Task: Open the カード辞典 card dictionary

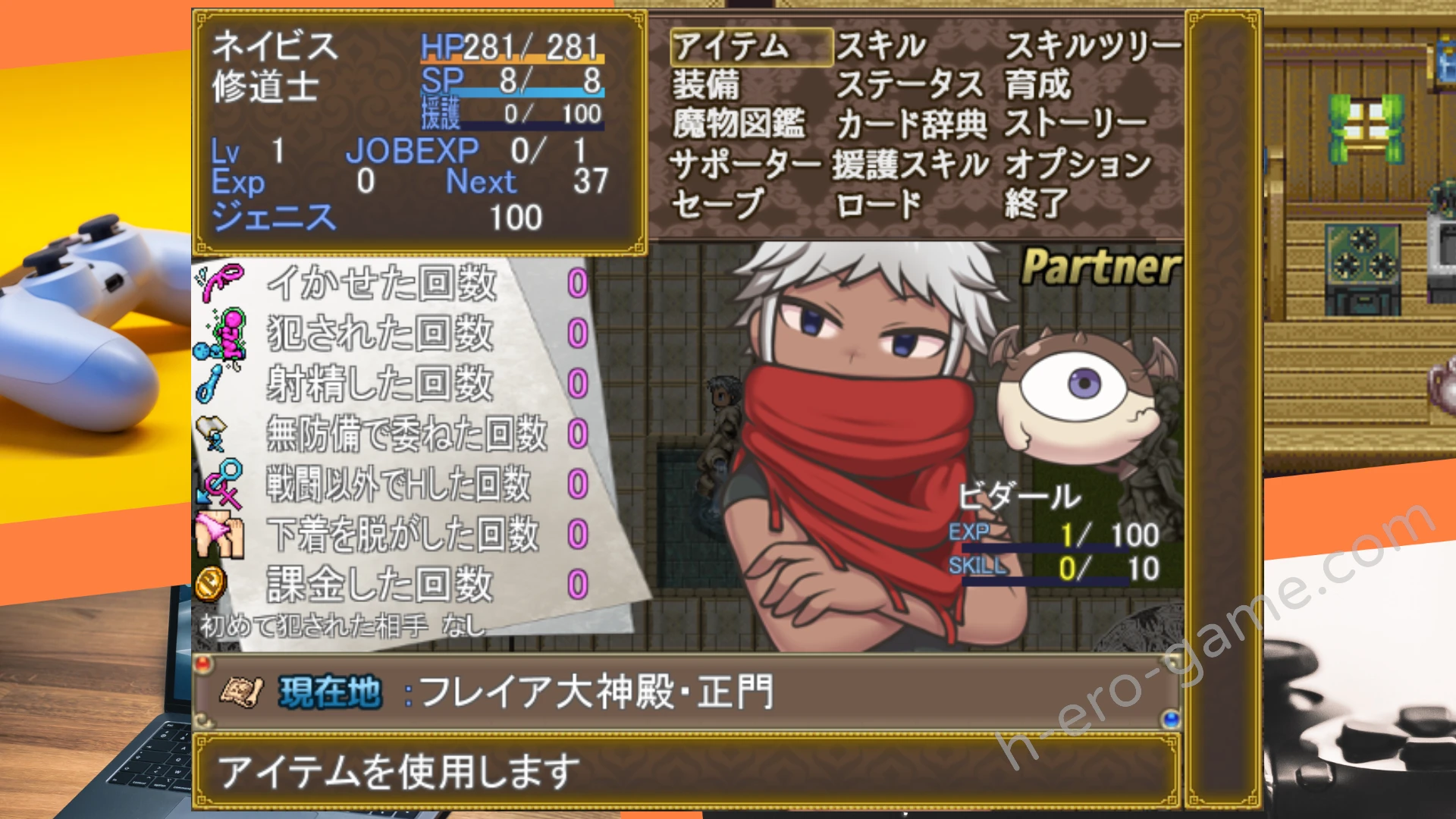Action: [x=911, y=124]
